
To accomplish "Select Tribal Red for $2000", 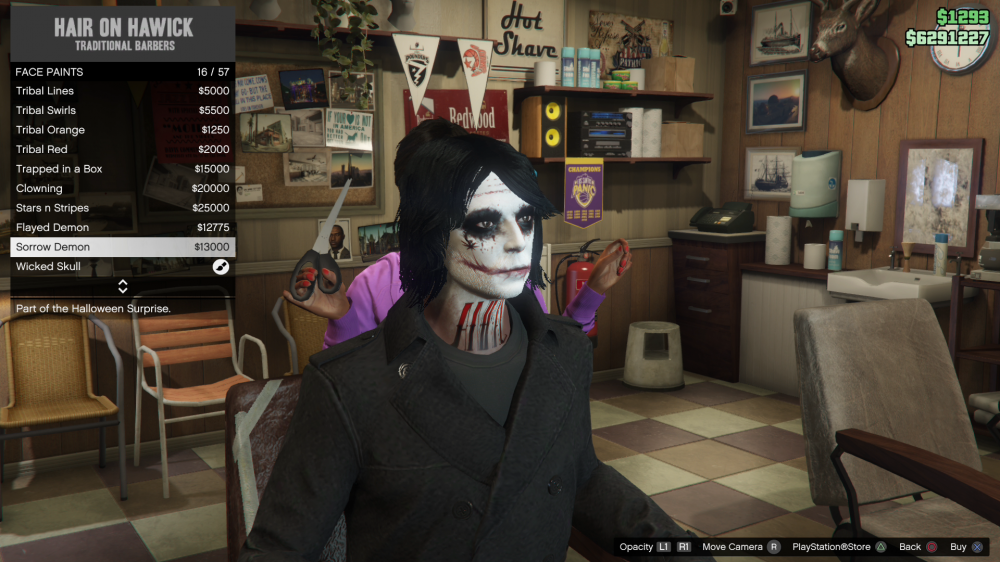I will pos(122,149).
